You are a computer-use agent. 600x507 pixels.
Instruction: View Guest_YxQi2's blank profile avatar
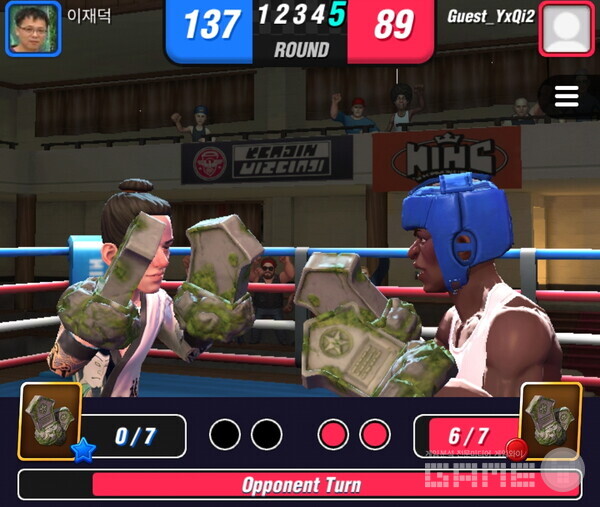[x=566, y=29]
